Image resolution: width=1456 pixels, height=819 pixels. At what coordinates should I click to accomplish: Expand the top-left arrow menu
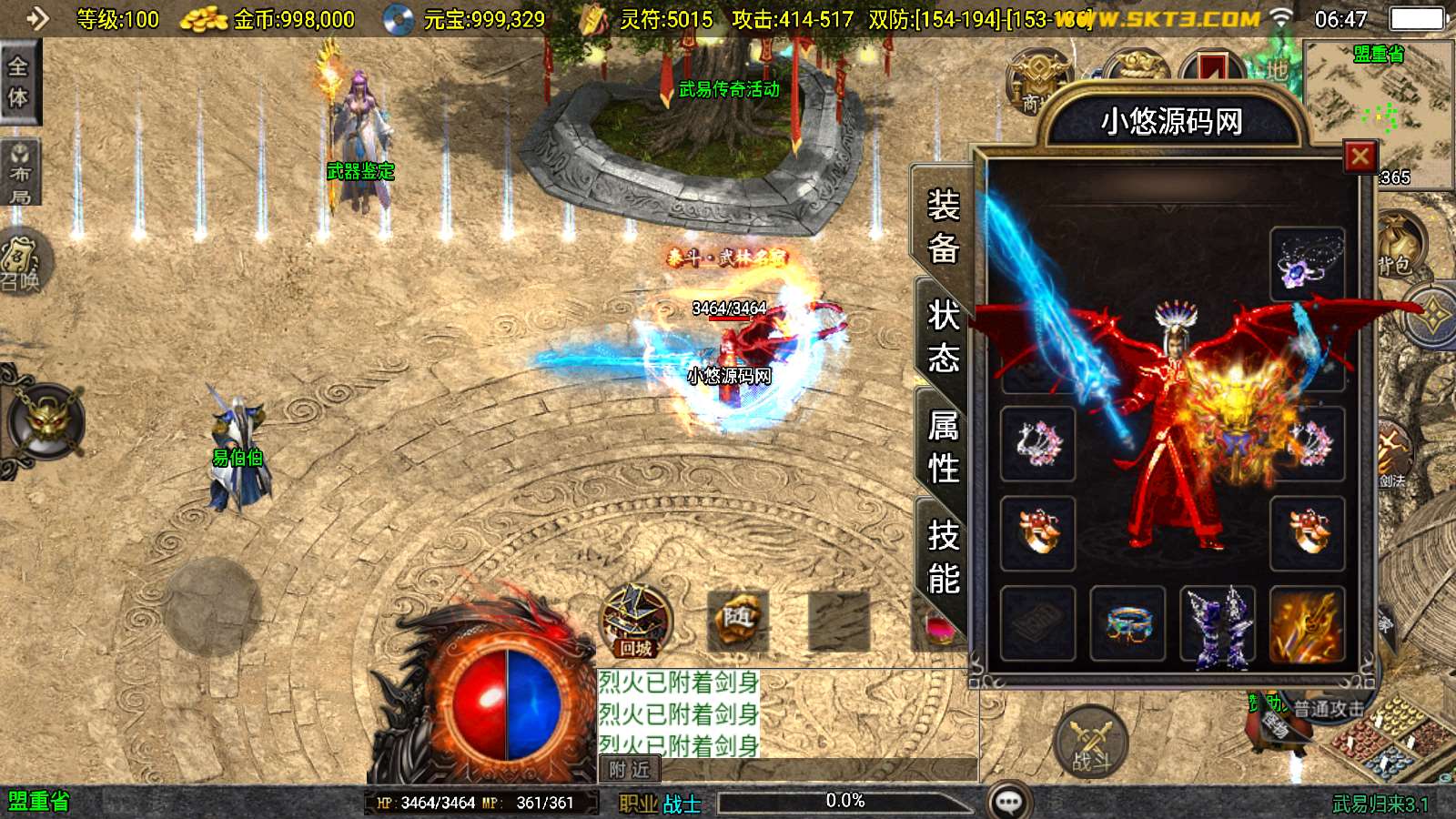tap(36, 18)
